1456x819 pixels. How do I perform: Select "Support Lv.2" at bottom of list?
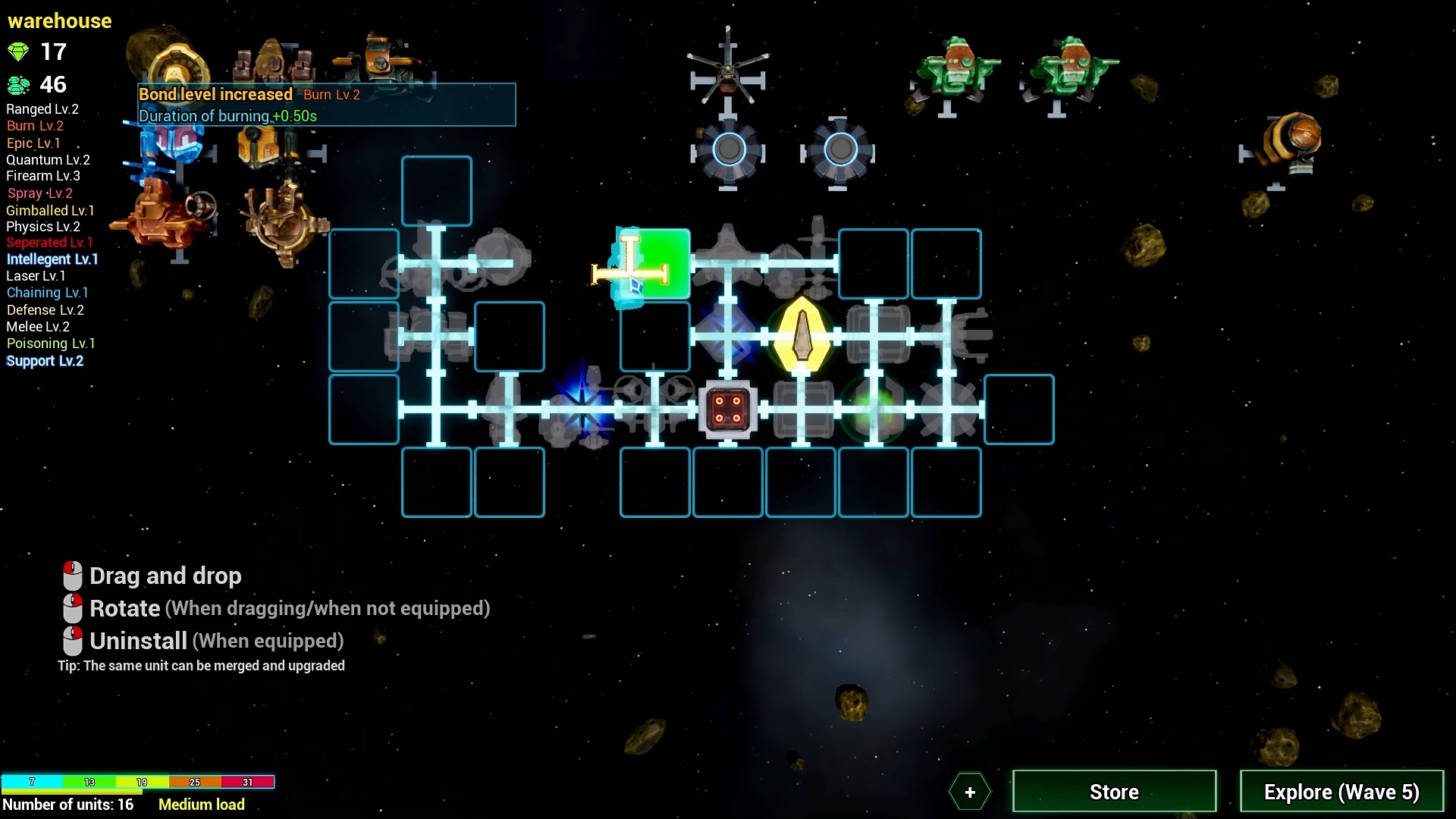click(x=45, y=361)
